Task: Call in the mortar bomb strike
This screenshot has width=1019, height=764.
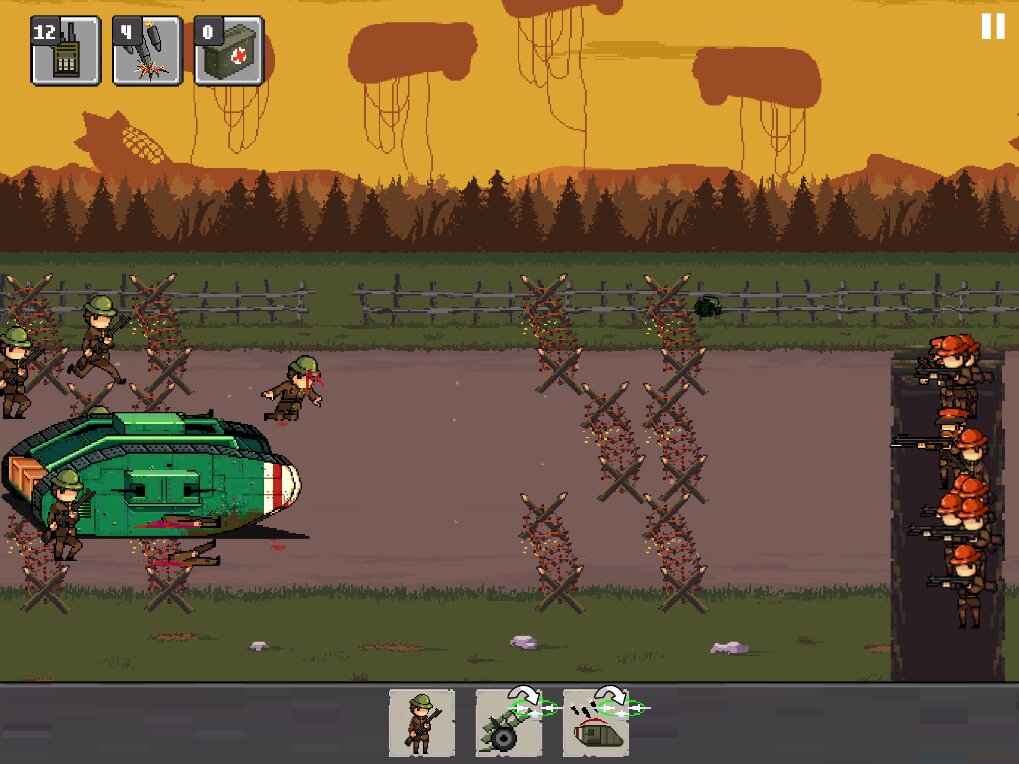Action: 147,50
